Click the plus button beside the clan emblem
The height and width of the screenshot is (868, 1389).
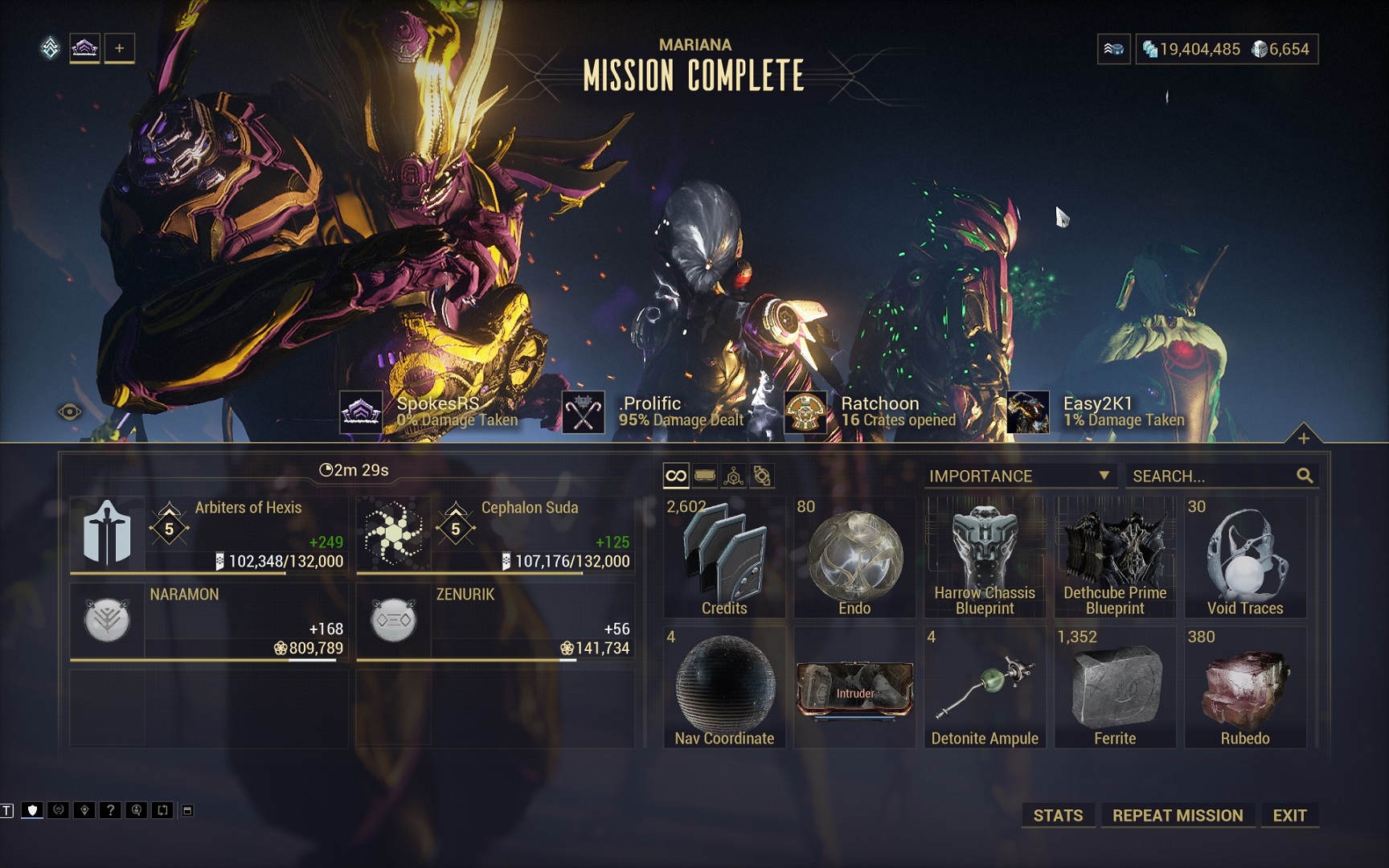119,48
